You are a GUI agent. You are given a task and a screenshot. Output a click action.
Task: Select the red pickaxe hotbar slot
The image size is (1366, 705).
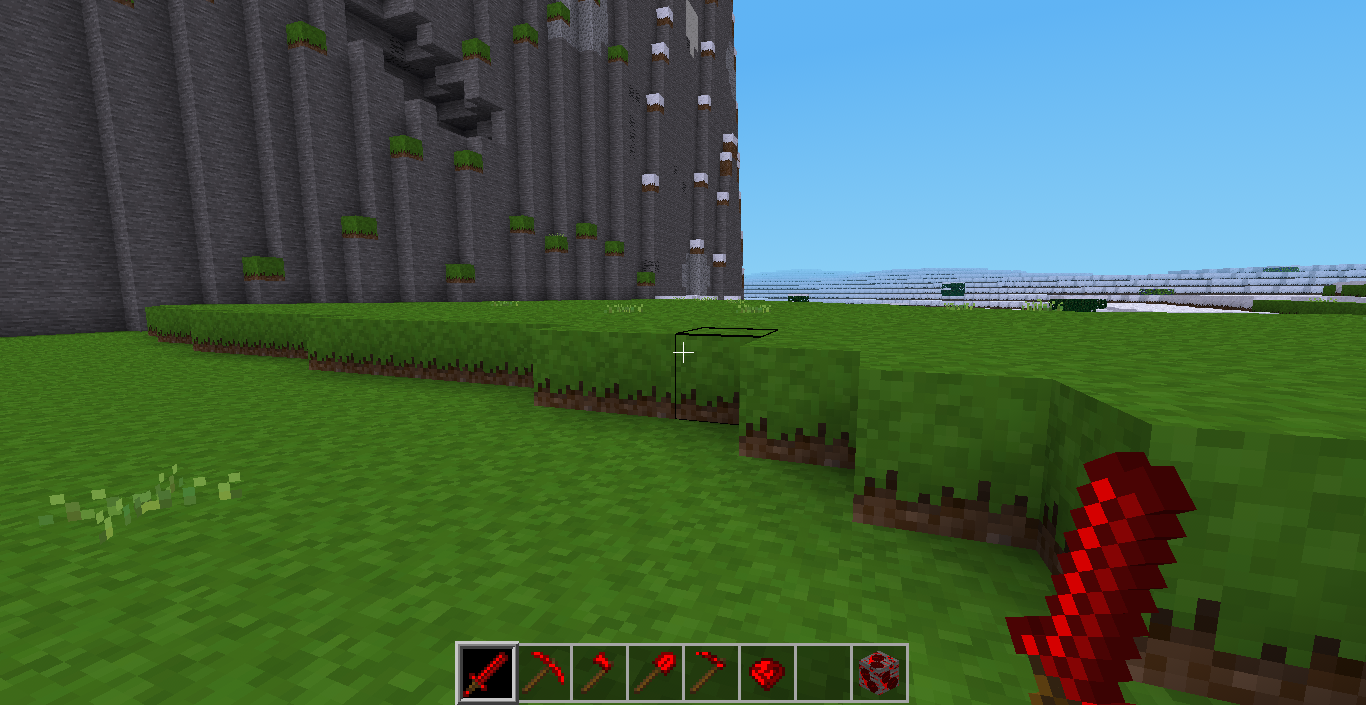pyautogui.click(x=544, y=671)
